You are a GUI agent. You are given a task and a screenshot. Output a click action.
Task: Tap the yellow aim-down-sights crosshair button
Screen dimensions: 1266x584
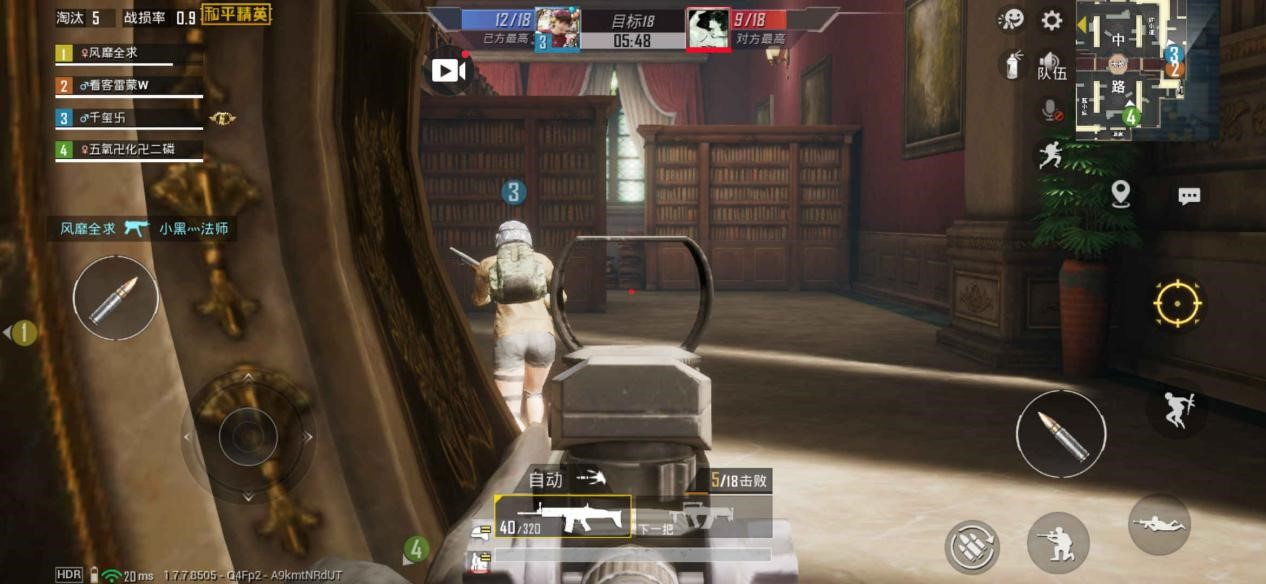[1177, 303]
